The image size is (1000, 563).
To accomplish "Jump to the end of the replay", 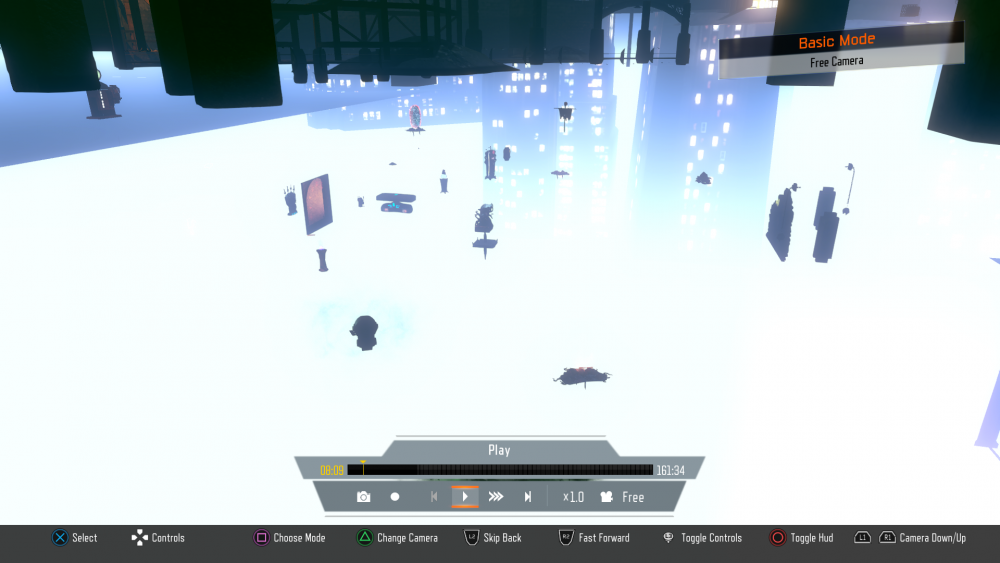I will (528, 497).
